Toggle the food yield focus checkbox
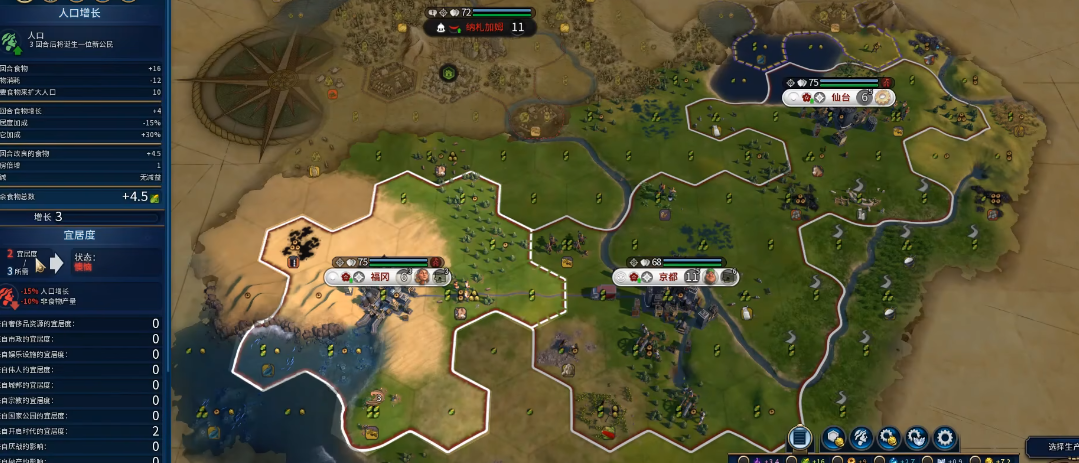The height and width of the screenshot is (463, 1079). 790,459
